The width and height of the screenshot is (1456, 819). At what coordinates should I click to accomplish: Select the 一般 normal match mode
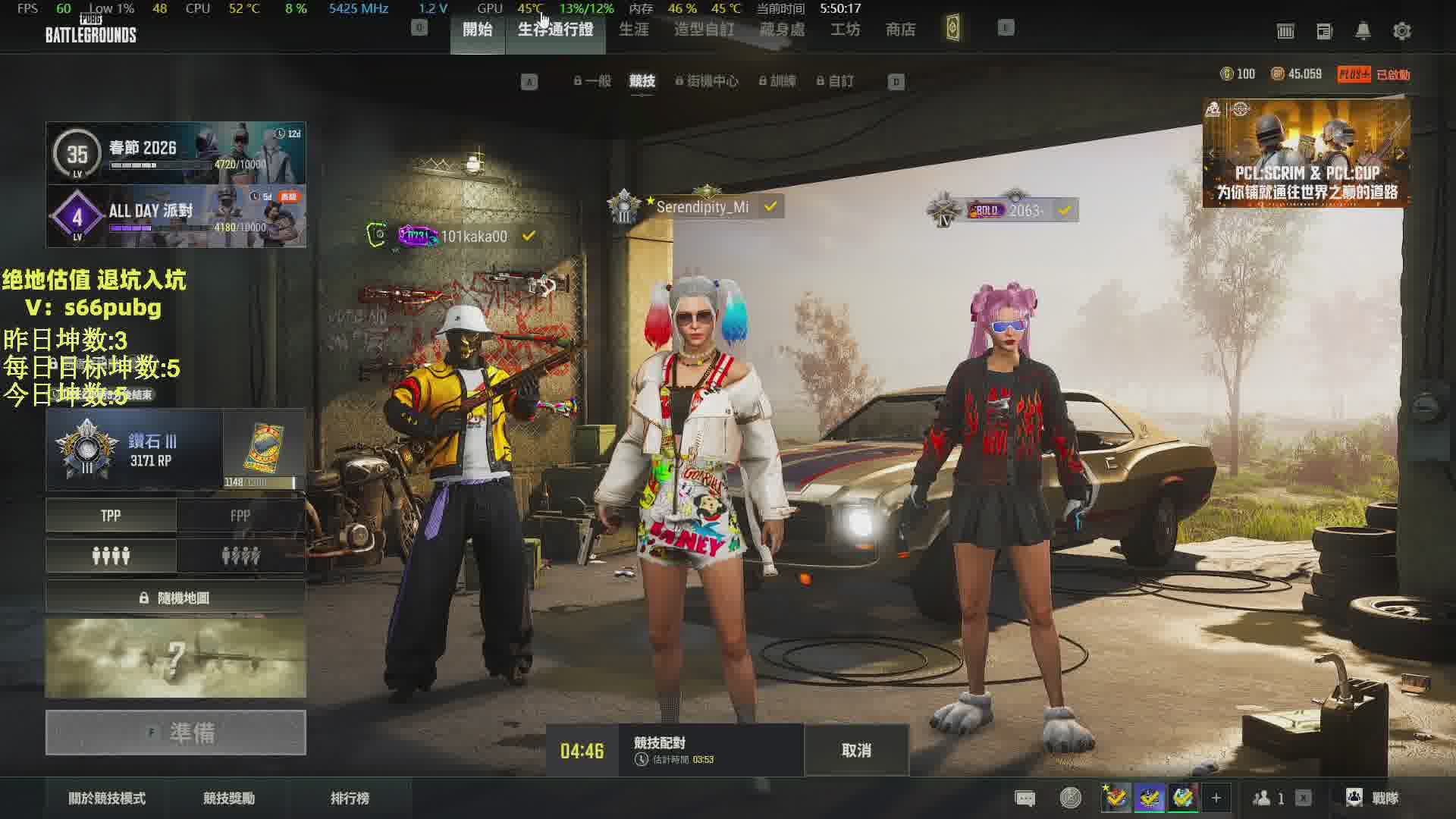point(593,81)
